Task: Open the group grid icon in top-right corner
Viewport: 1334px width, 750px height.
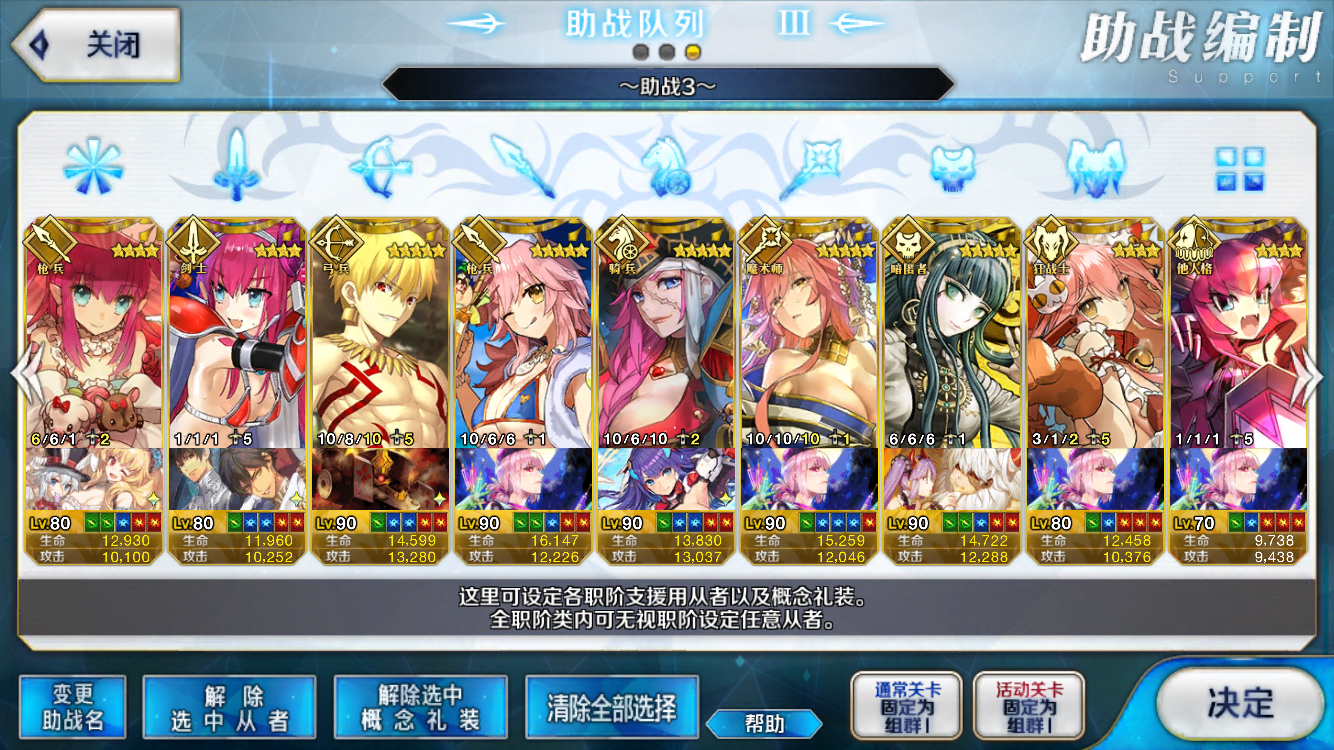Action: [1240, 170]
